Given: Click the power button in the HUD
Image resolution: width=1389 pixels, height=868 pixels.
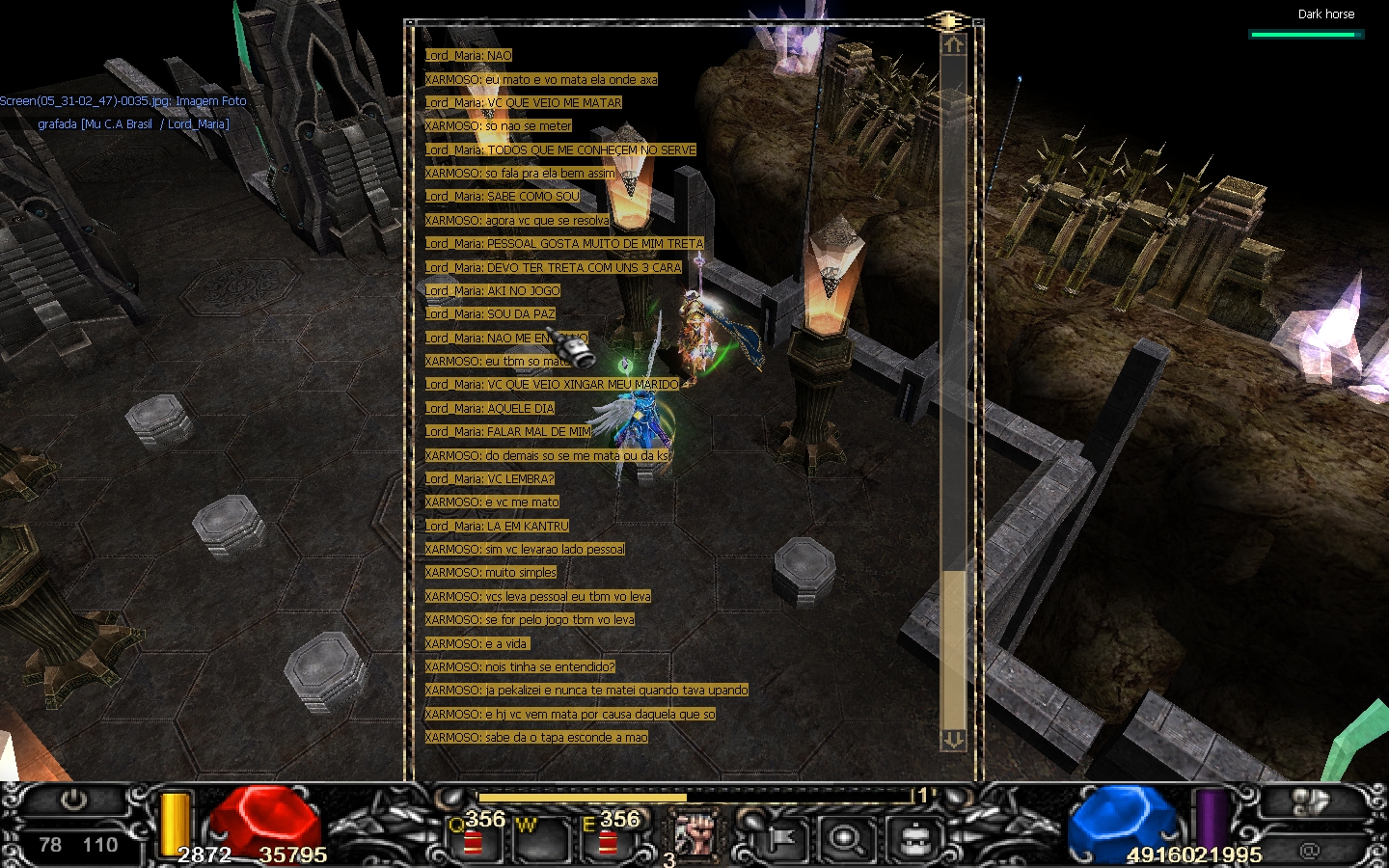Looking at the screenshot, I should pyautogui.click(x=73, y=800).
